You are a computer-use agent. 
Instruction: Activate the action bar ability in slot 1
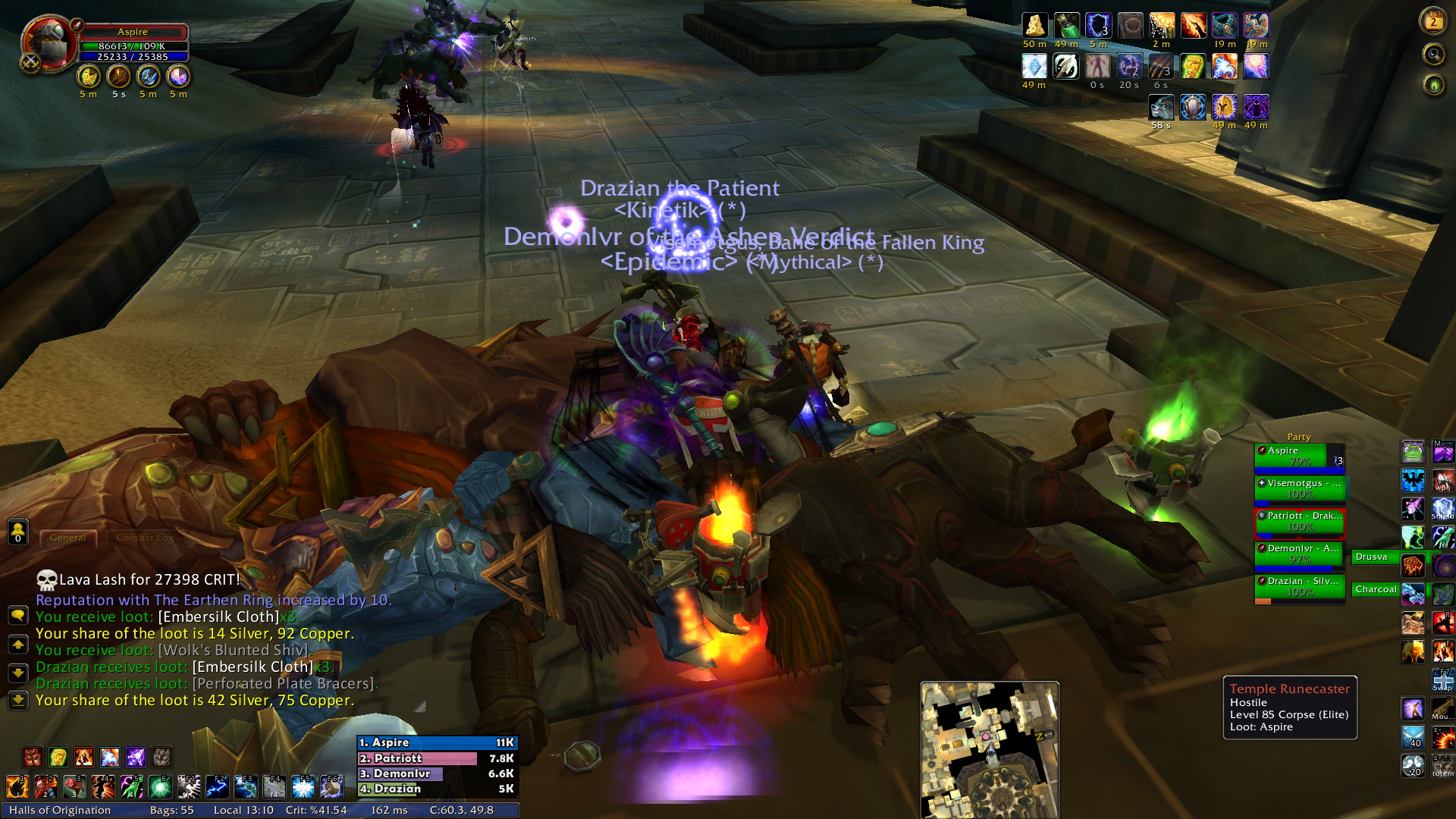[x=17, y=787]
